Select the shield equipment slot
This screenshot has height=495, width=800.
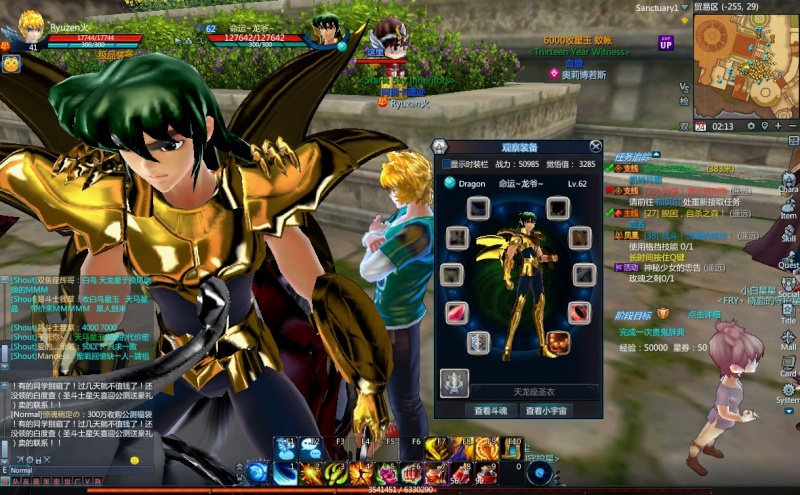(x=479, y=343)
